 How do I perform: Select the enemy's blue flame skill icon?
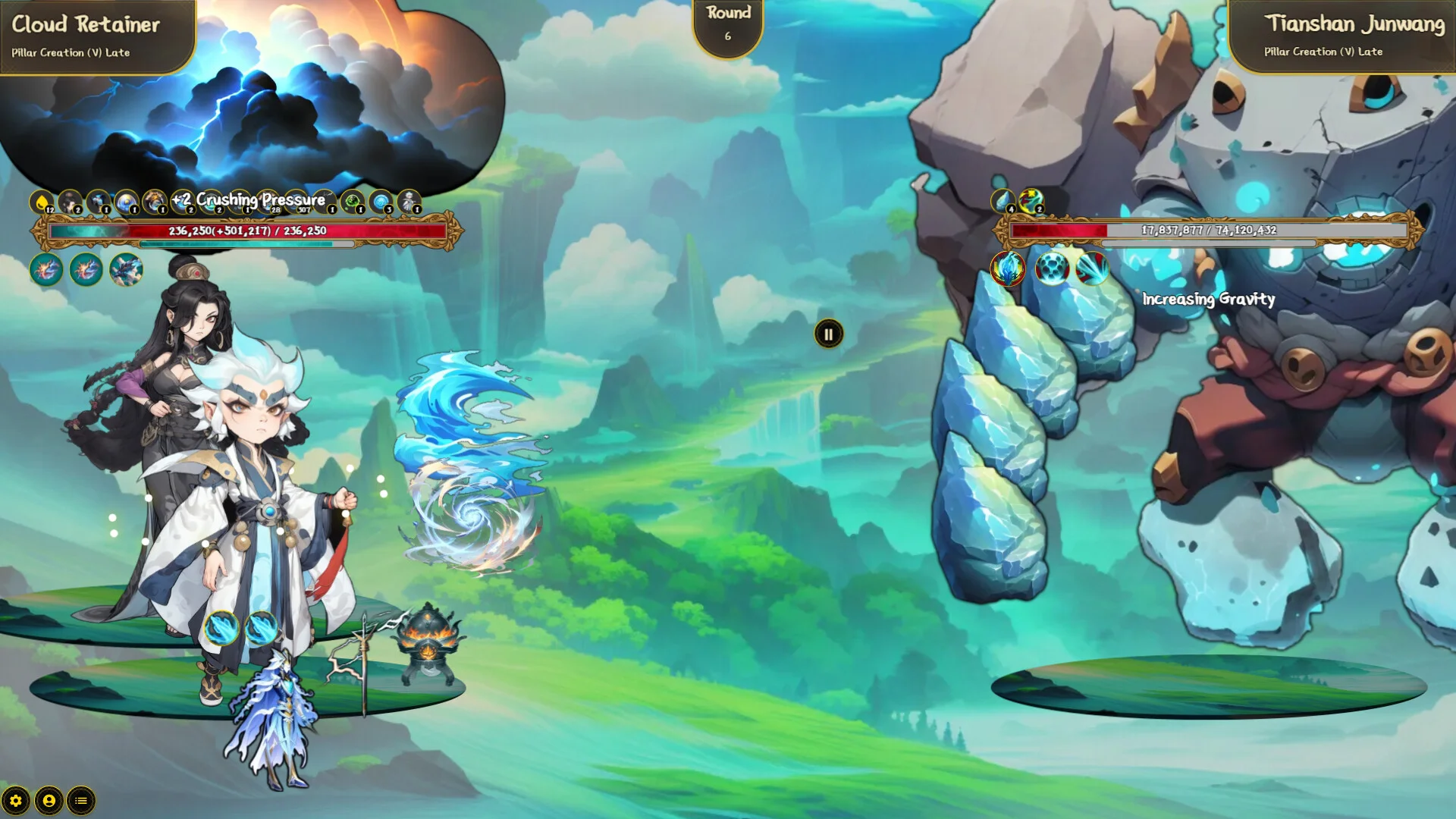pos(1008,268)
